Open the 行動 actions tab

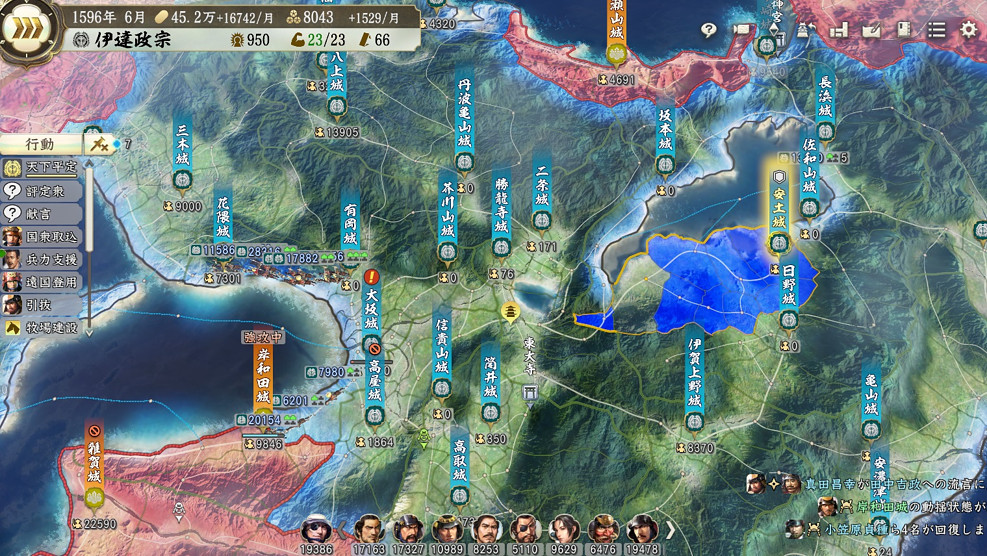41,144
